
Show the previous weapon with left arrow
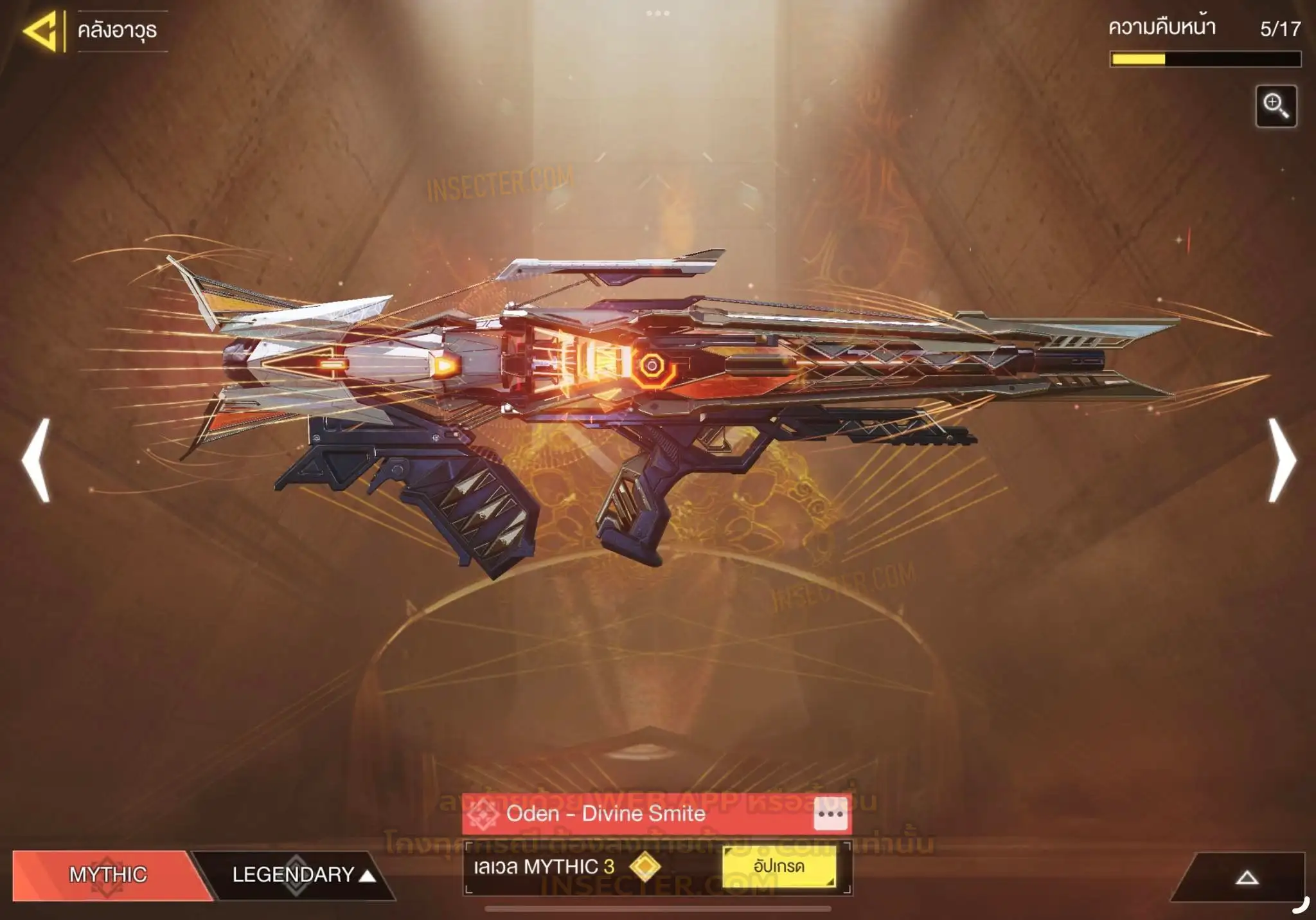click(37, 460)
